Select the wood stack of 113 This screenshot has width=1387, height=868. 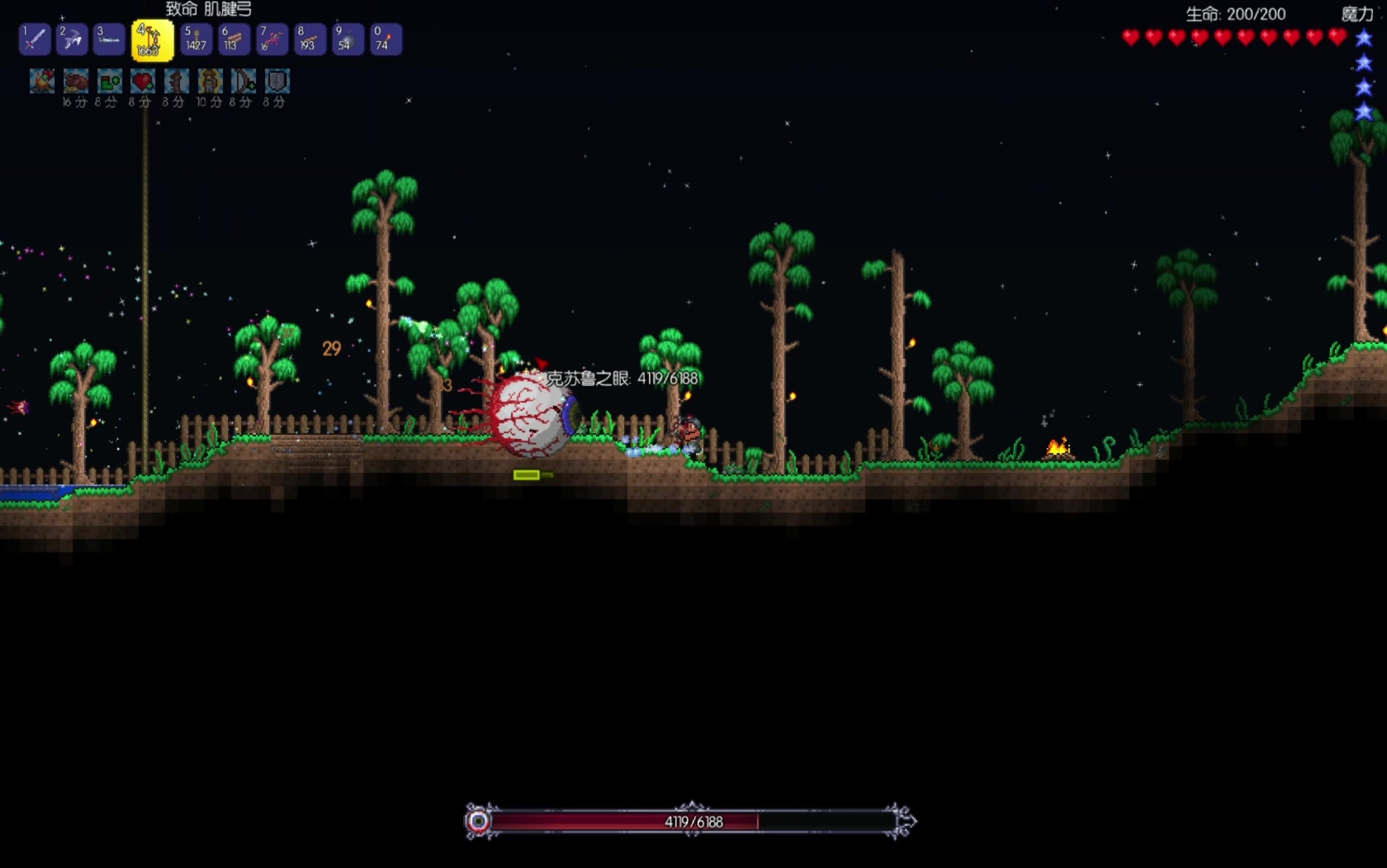click(234, 40)
